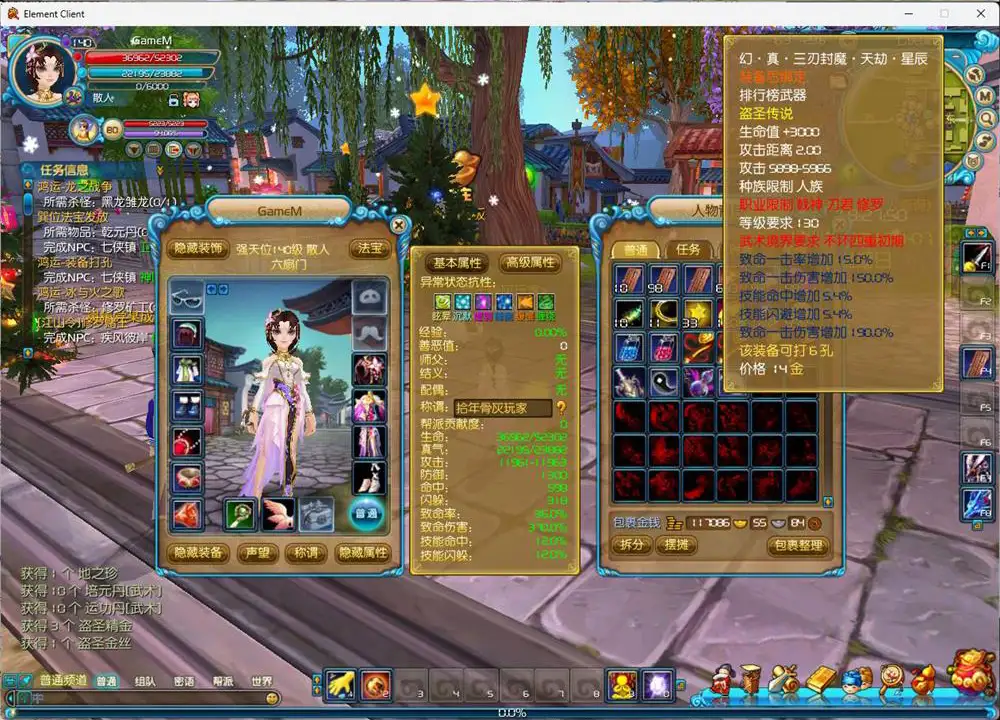The image size is (1000, 720).
Task: Open the 法宝 panel
Action: tap(369, 249)
